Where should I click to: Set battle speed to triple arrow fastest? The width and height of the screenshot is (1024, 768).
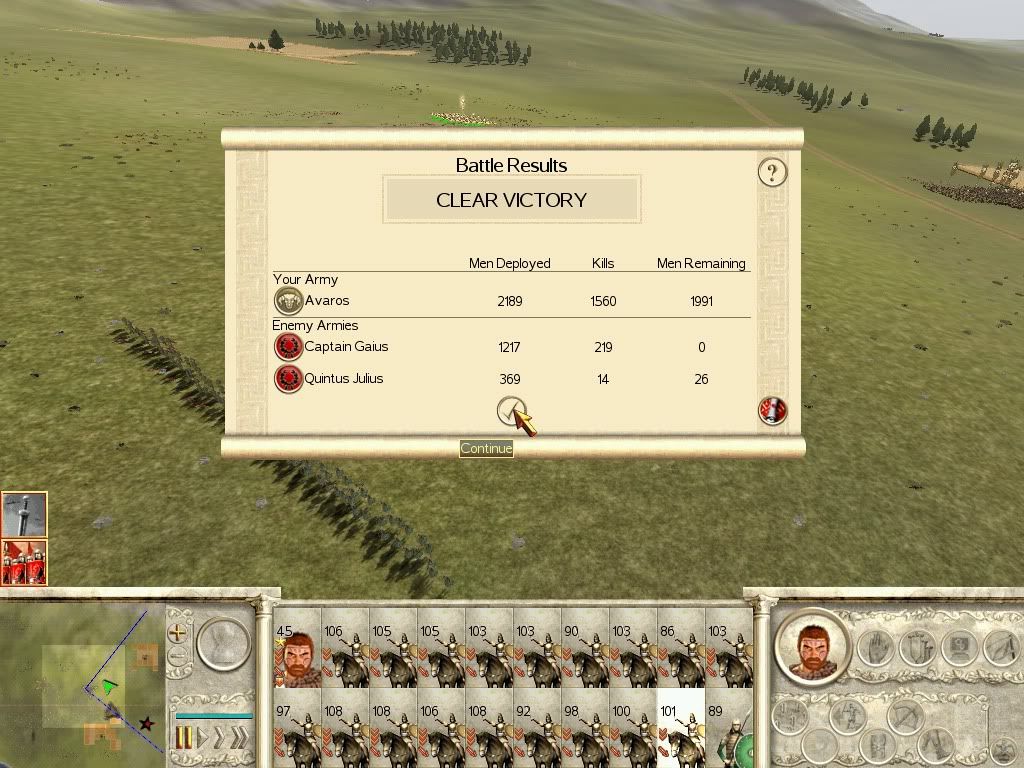coord(238,738)
